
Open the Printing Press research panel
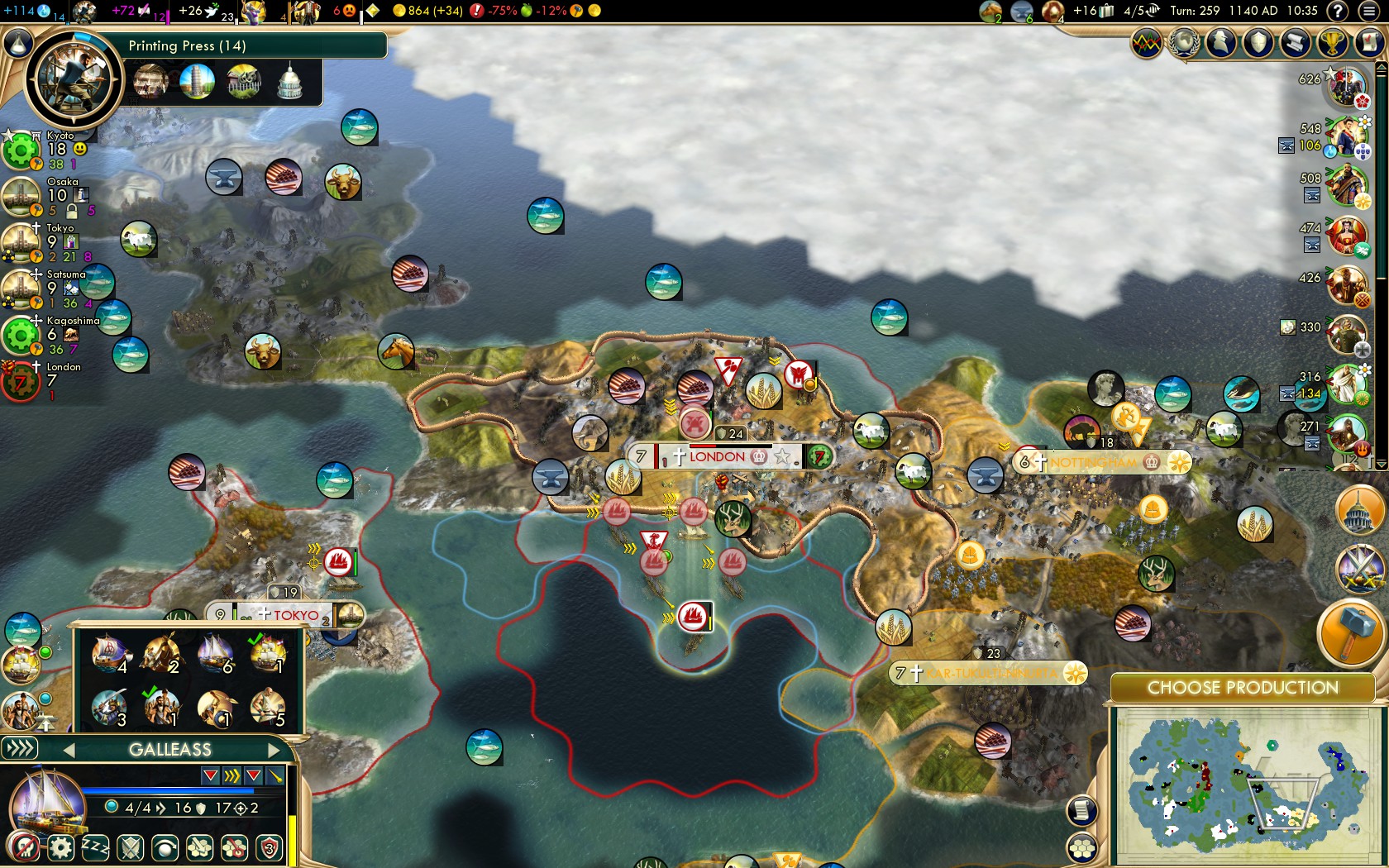click(73, 80)
